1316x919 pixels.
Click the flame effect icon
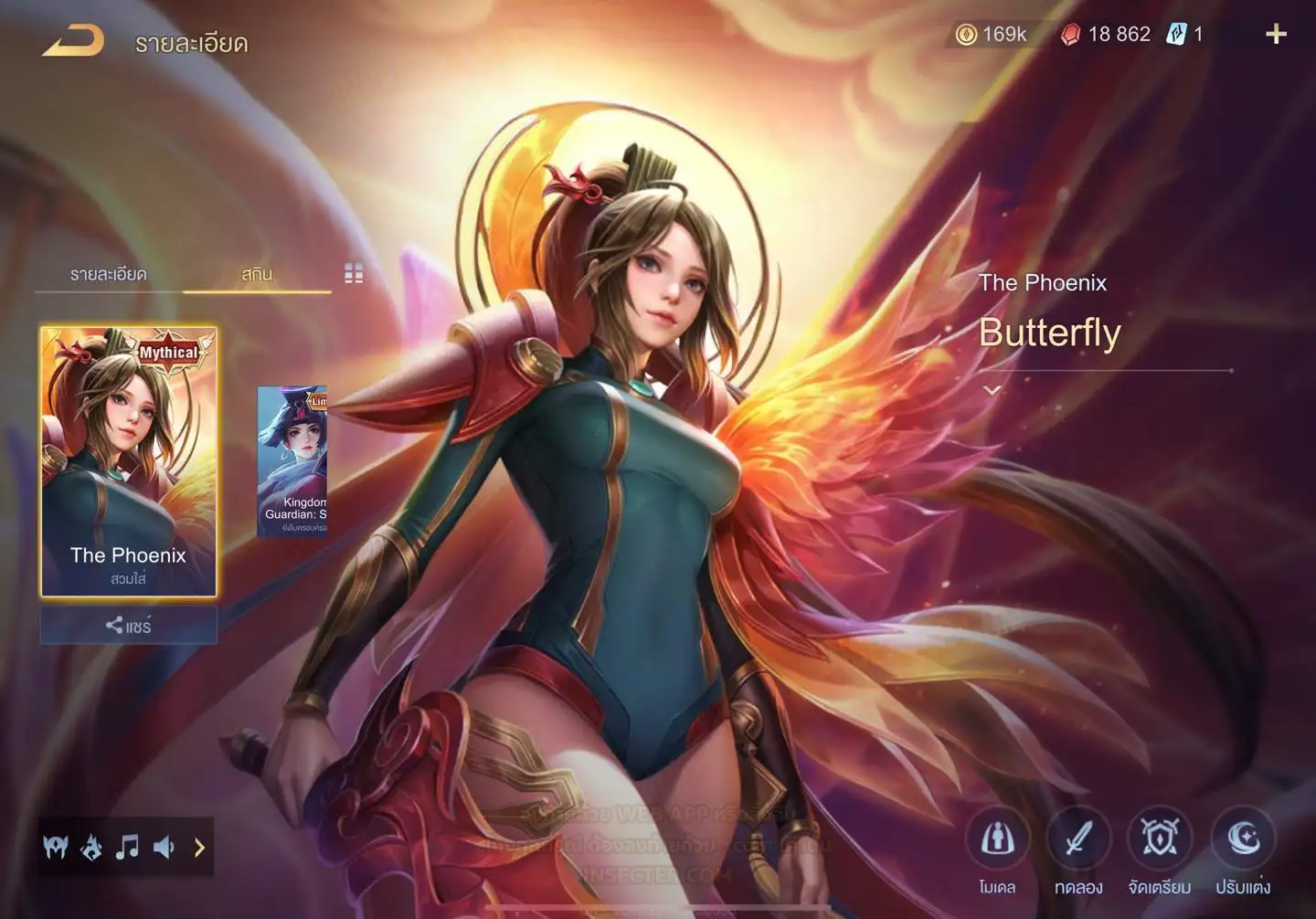(91, 848)
